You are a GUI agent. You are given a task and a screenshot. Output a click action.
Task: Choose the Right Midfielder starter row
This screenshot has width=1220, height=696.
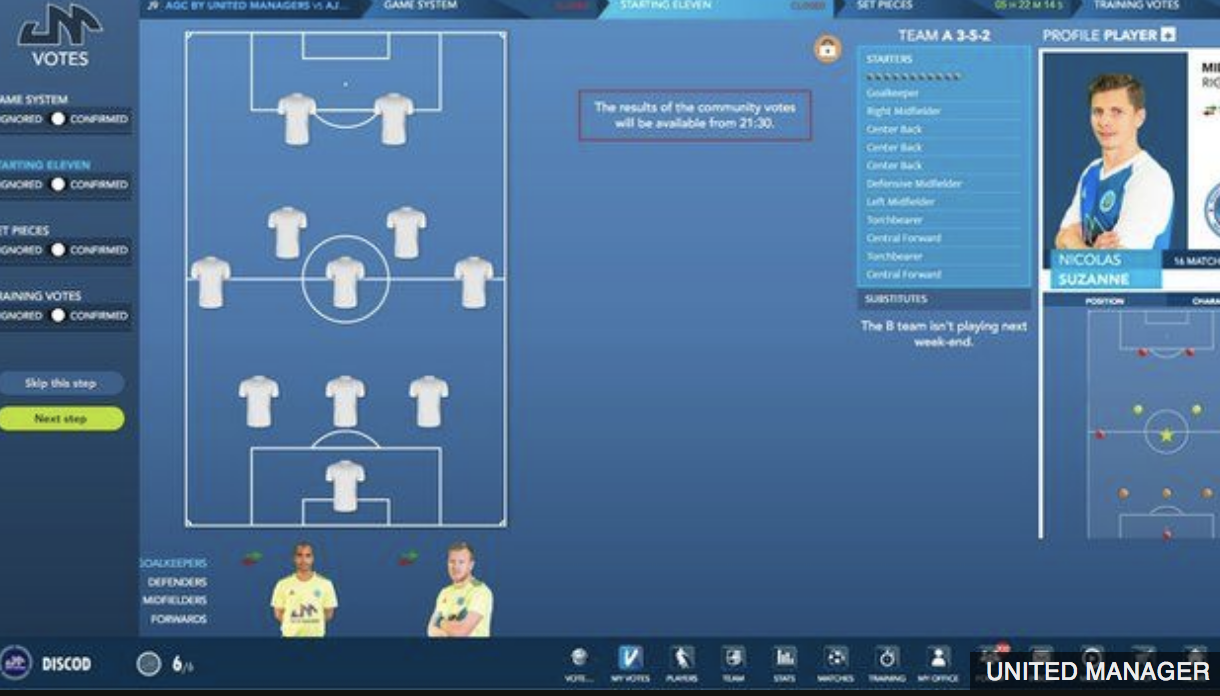point(904,111)
